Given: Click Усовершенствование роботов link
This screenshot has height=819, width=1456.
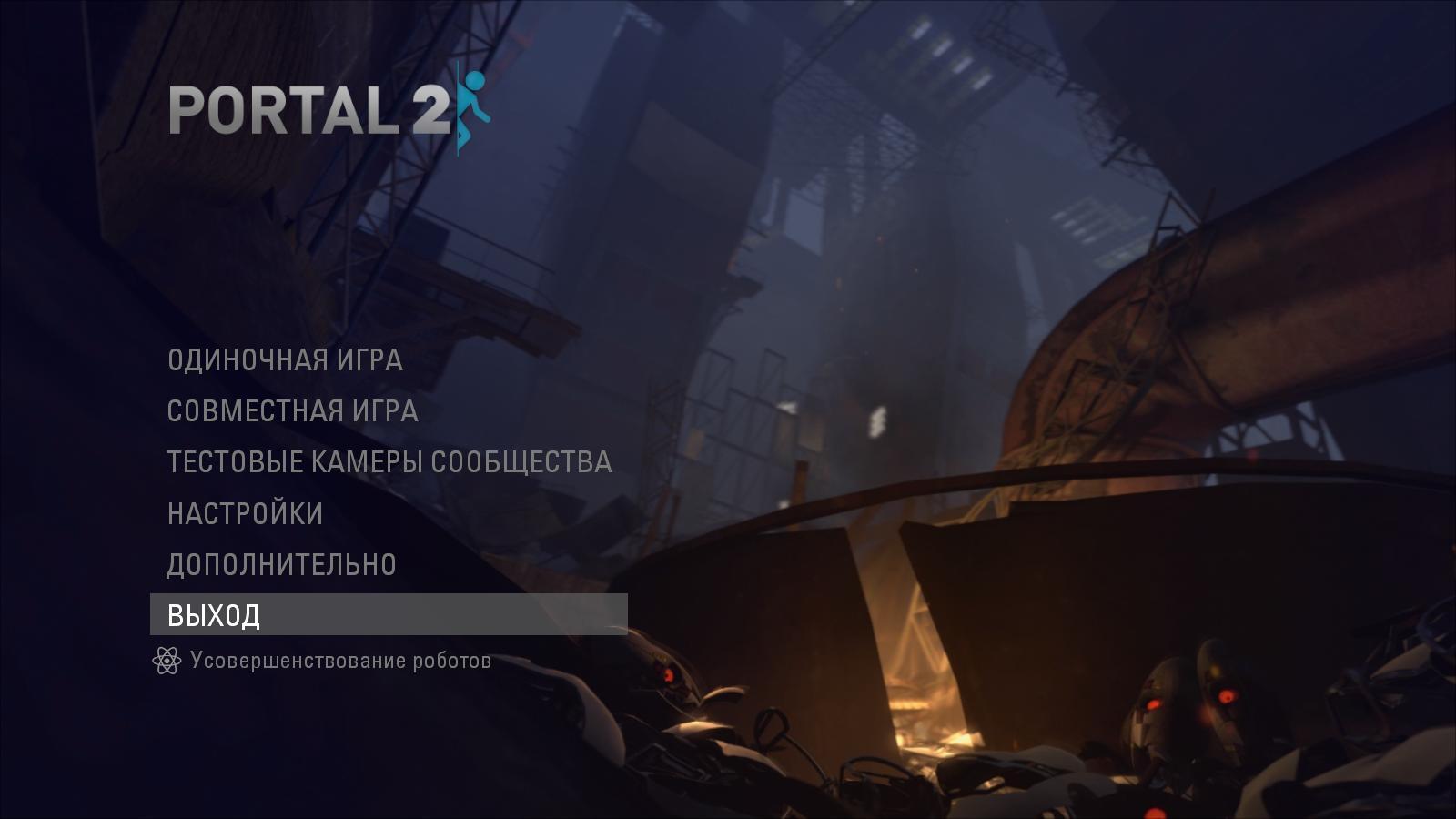Looking at the screenshot, I should 340,662.
